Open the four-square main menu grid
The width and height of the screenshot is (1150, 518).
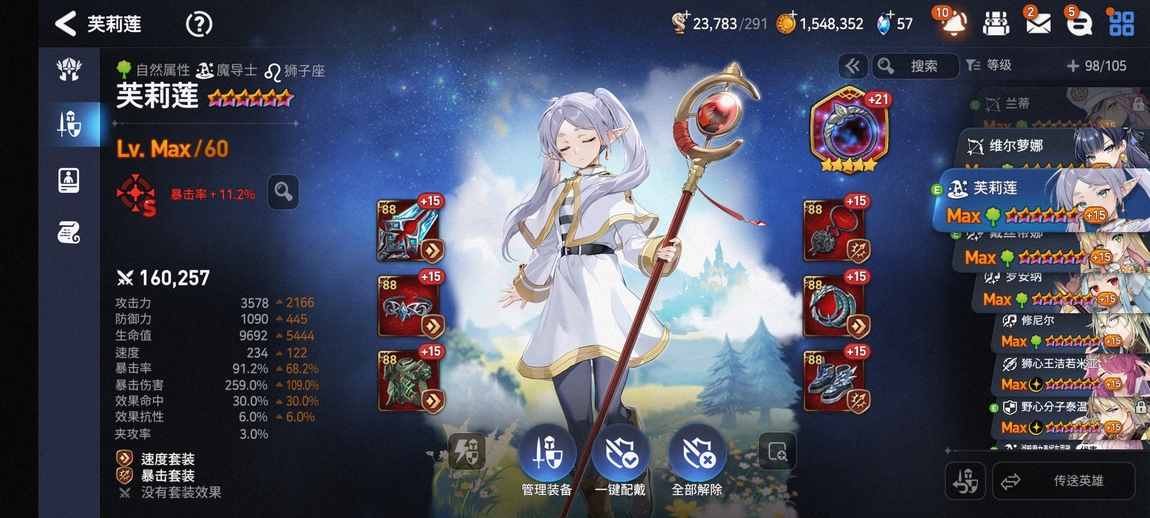pyautogui.click(x=1121, y=23)
